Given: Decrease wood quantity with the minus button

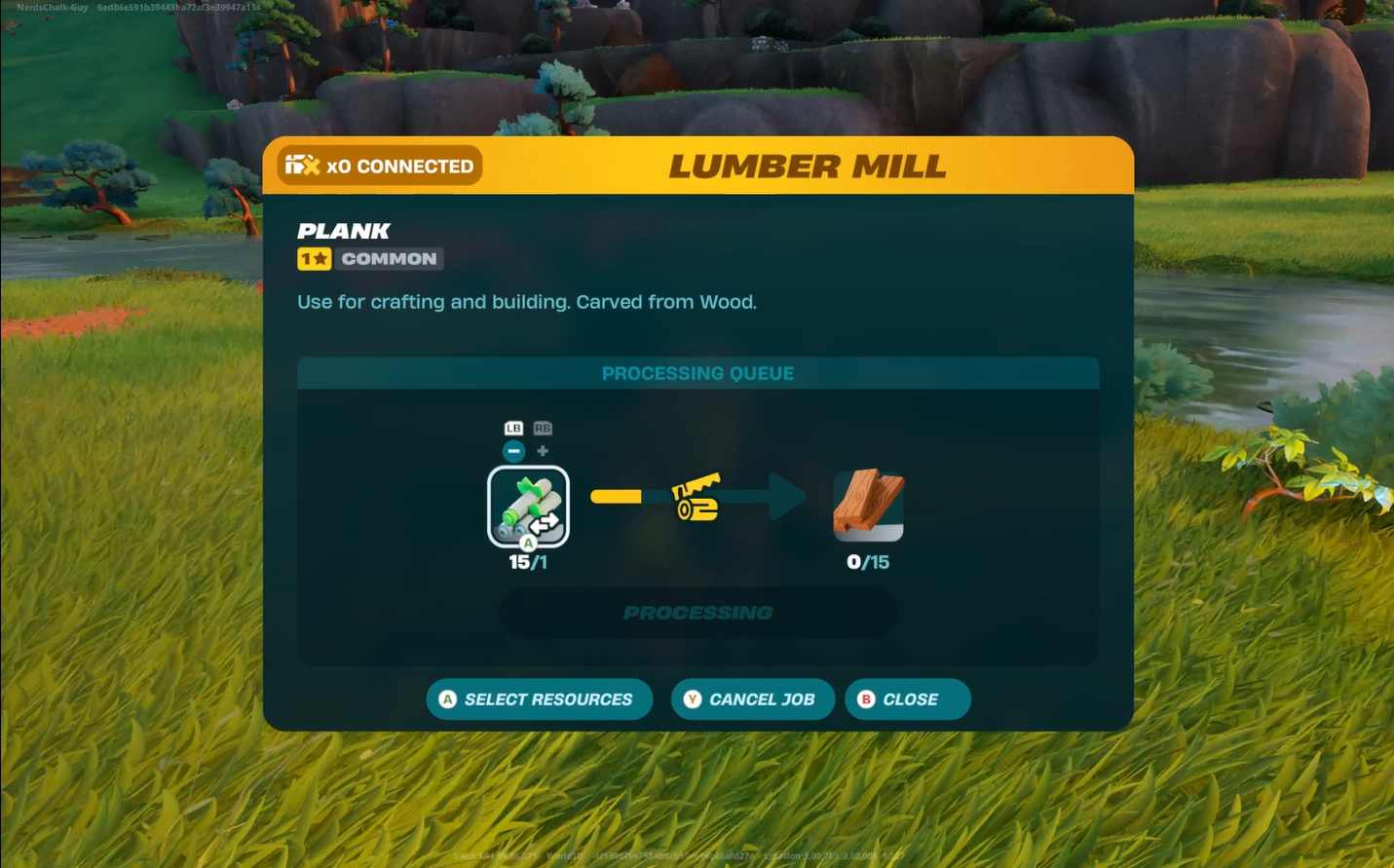Looking at the screenshot, I should (x=514, y=451).
